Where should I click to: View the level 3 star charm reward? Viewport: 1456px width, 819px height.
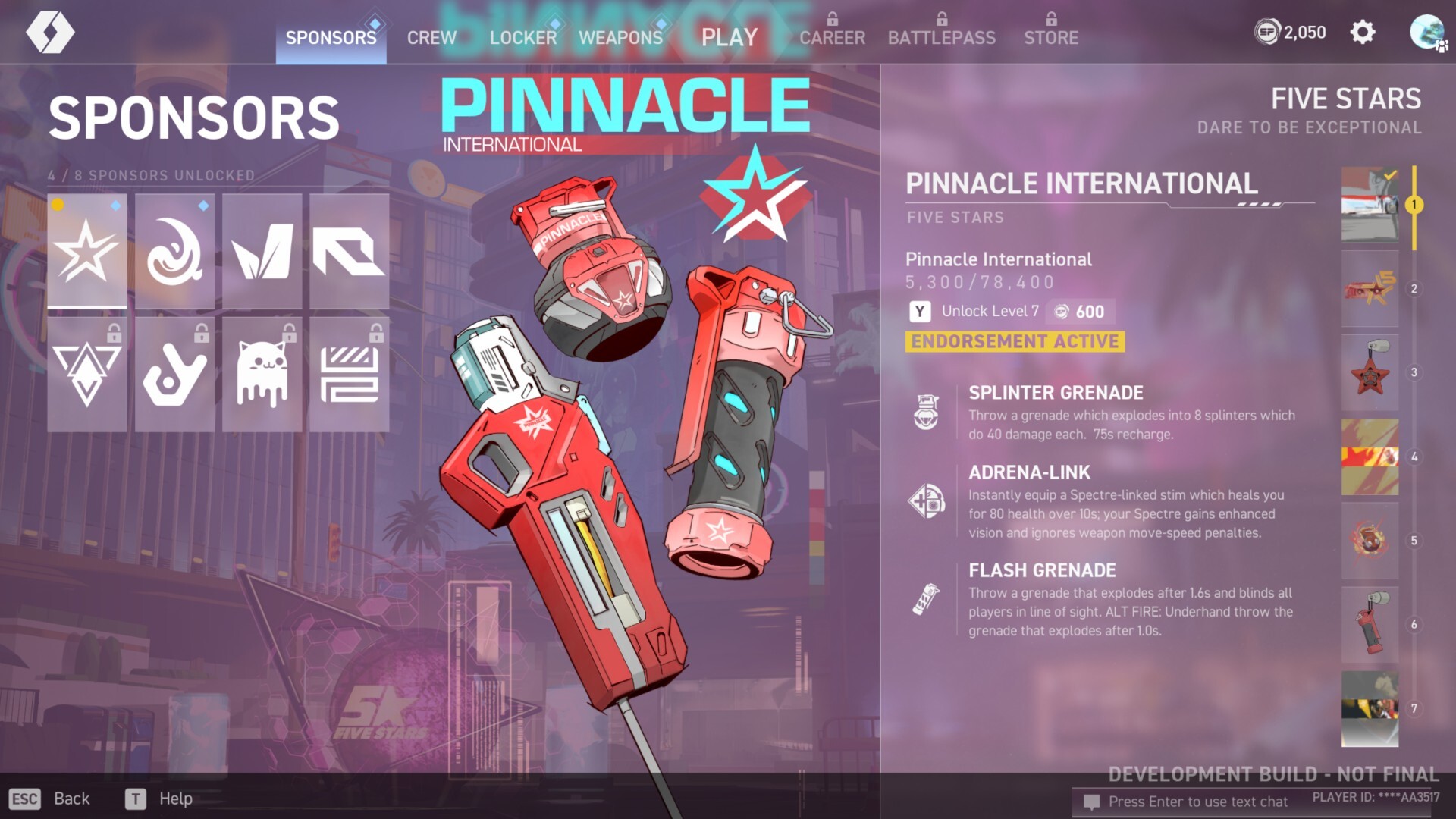click(x=1370, y=373)
